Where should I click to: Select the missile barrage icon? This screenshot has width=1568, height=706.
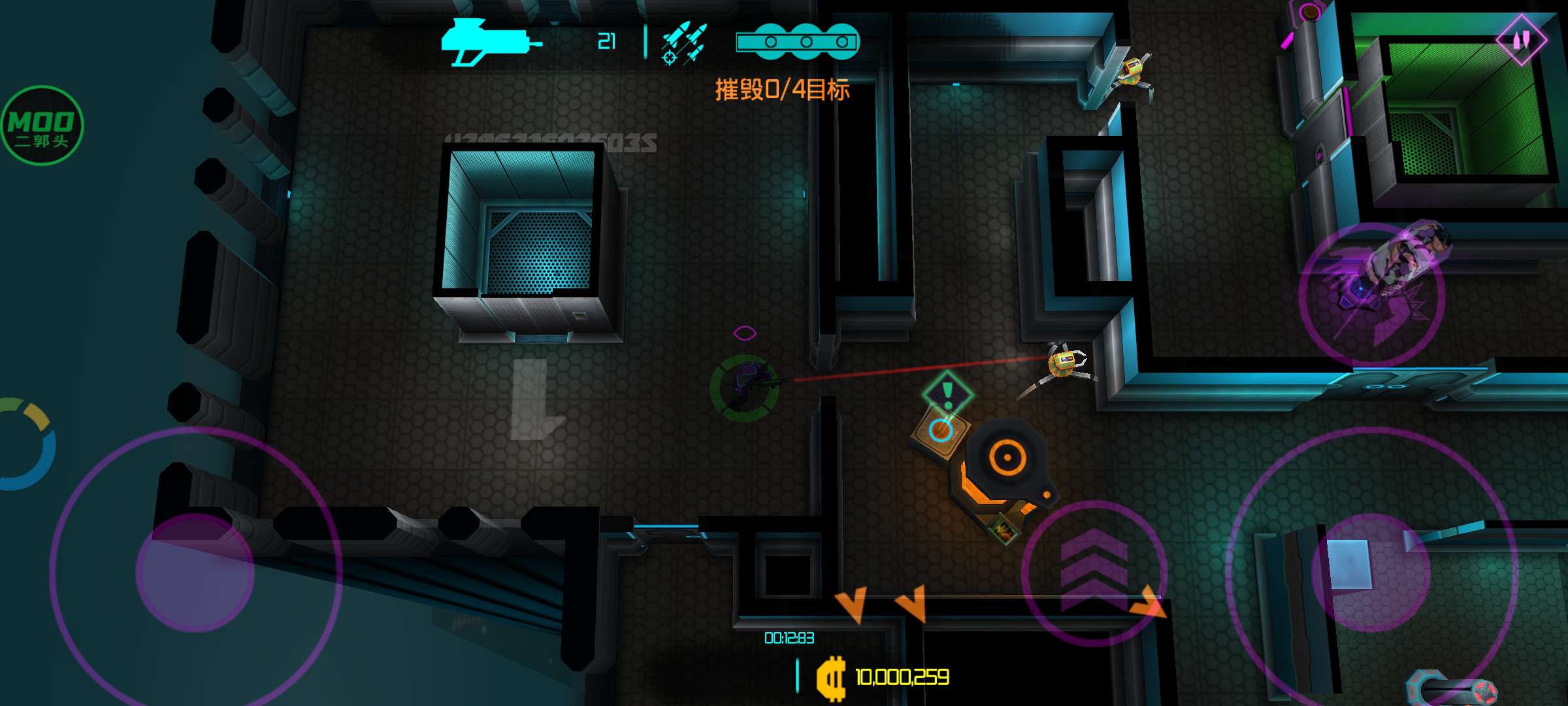coord(683,44)
